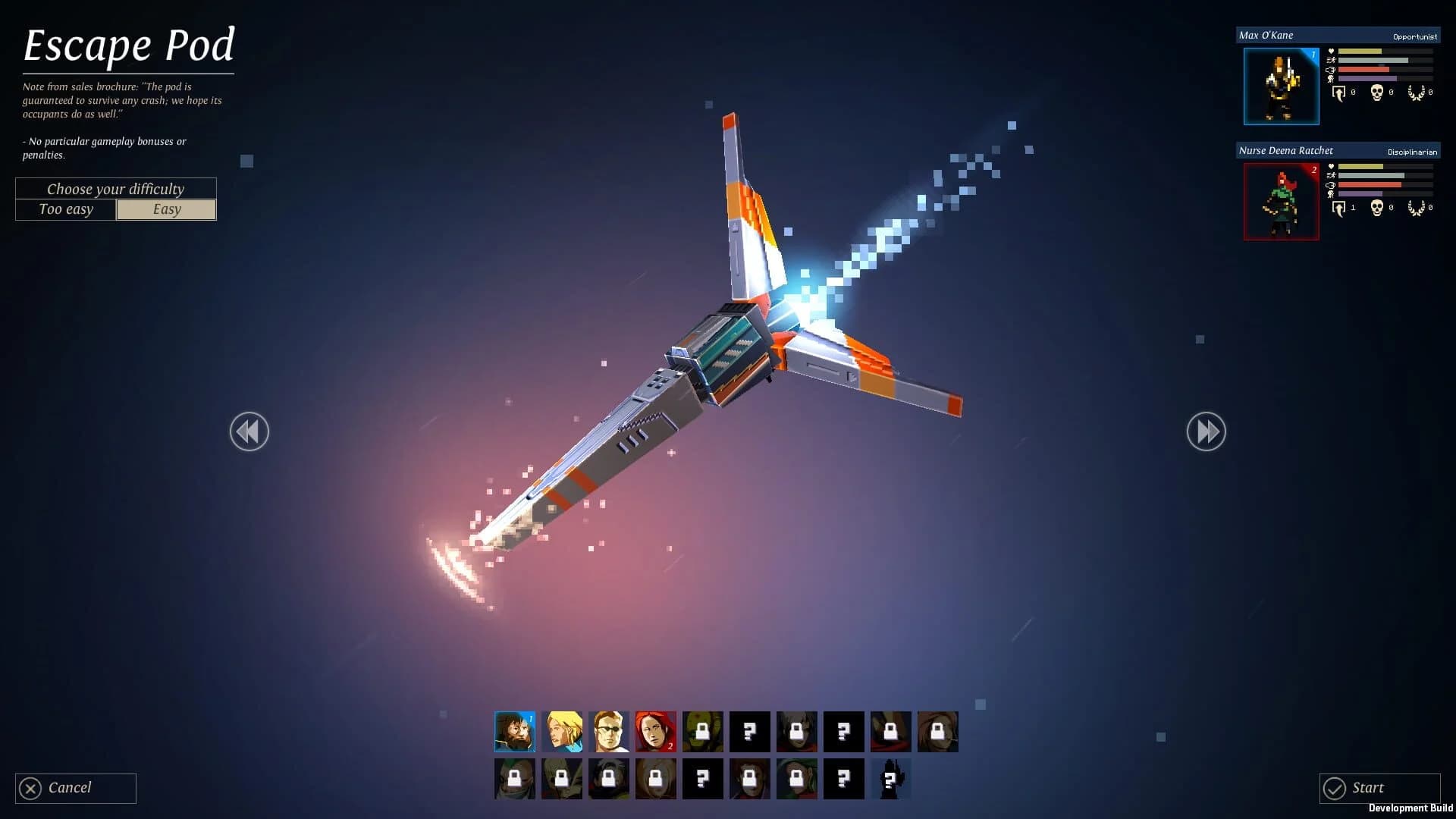This screenshot has height=819, width=1456.
Task: Click the previous ship arrow on the left
Action: pyautogui.click(x=249, y=431)
